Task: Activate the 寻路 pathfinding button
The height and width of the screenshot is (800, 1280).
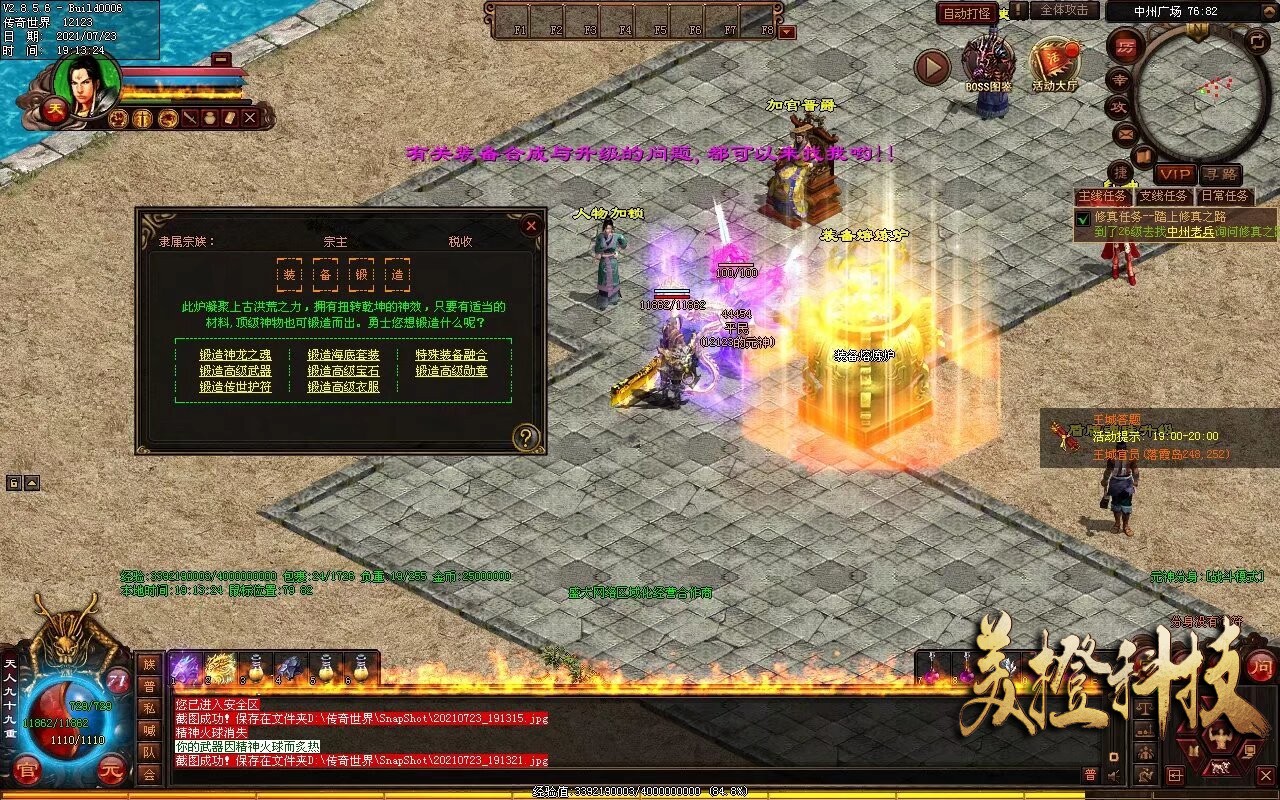Action: click(1220, 174)
